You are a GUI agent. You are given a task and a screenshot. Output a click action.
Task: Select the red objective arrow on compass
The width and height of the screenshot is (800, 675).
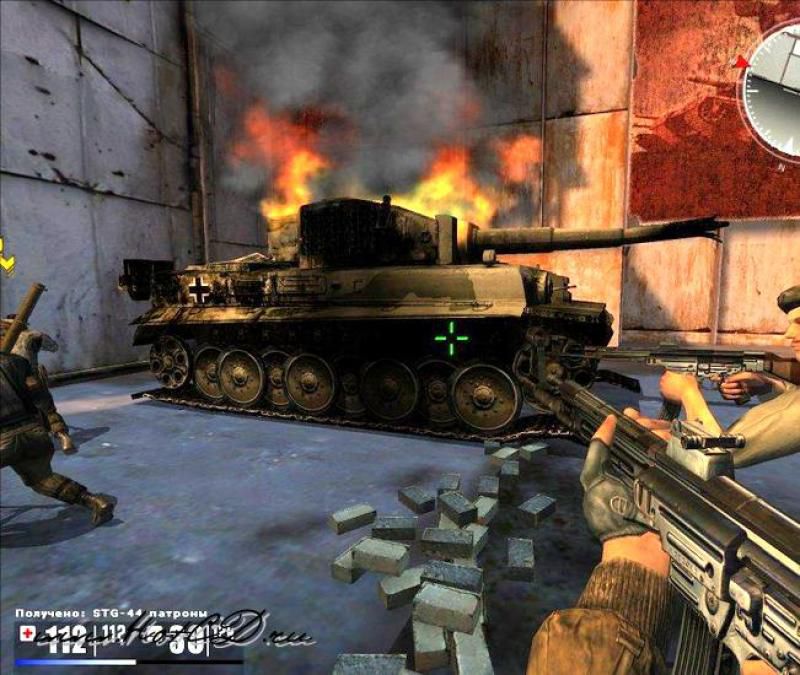coord(742,62)
